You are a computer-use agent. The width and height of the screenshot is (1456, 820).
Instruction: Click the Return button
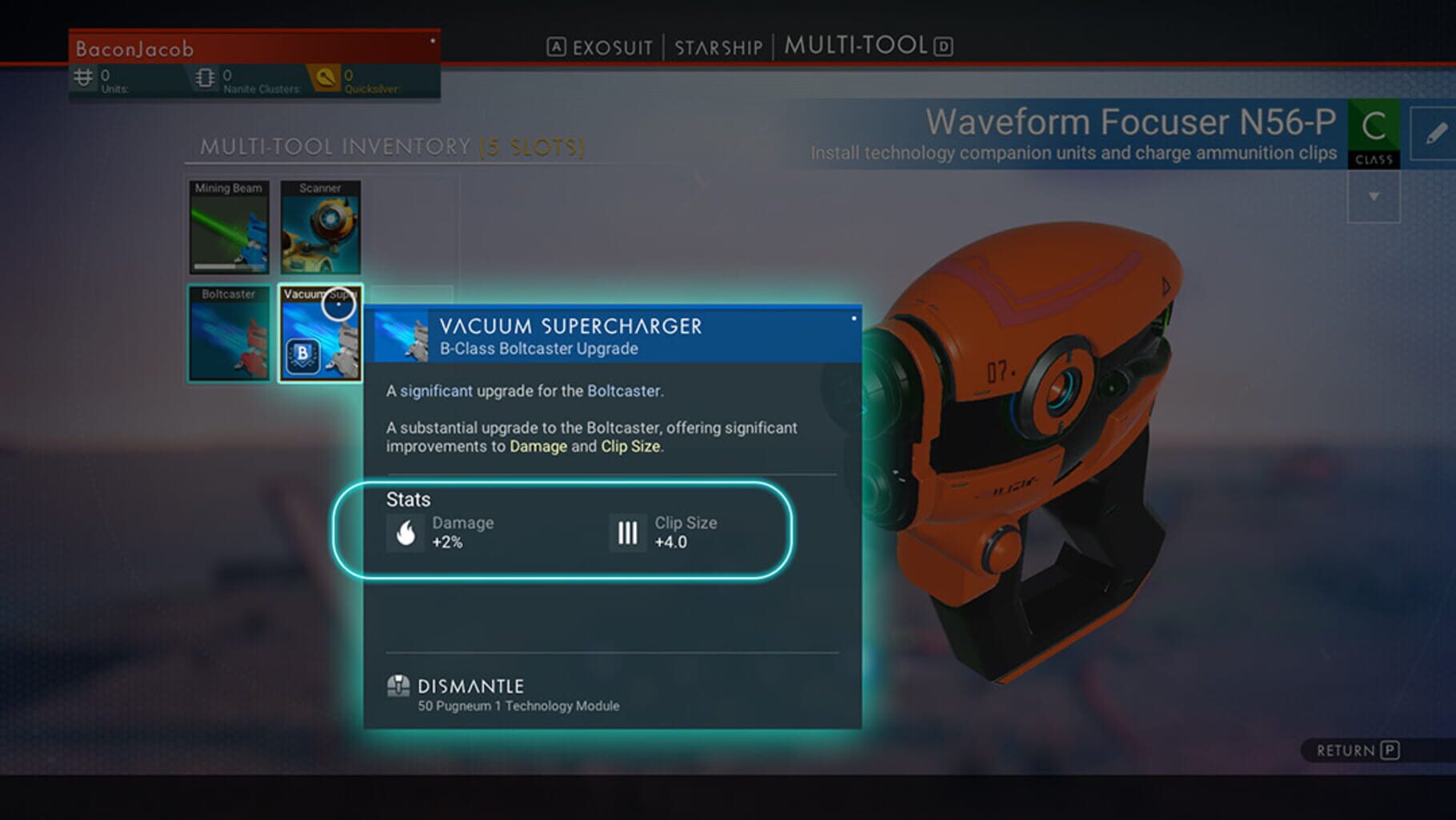tap(1357, 750)
